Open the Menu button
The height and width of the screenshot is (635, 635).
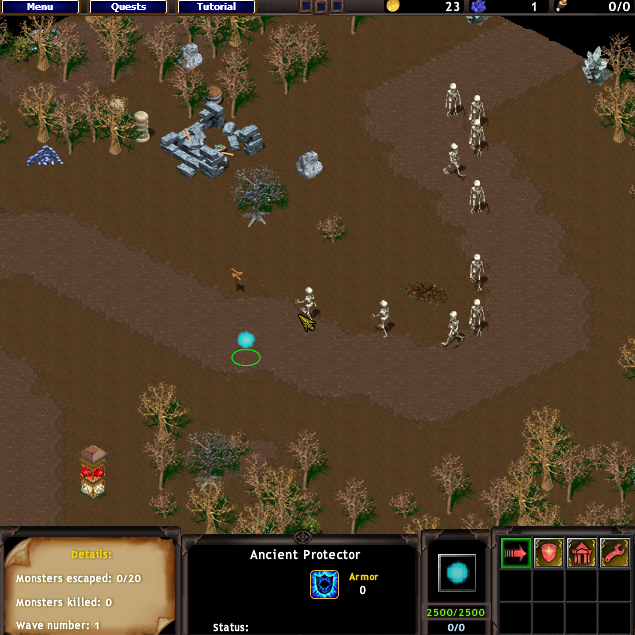pos(40,7)
